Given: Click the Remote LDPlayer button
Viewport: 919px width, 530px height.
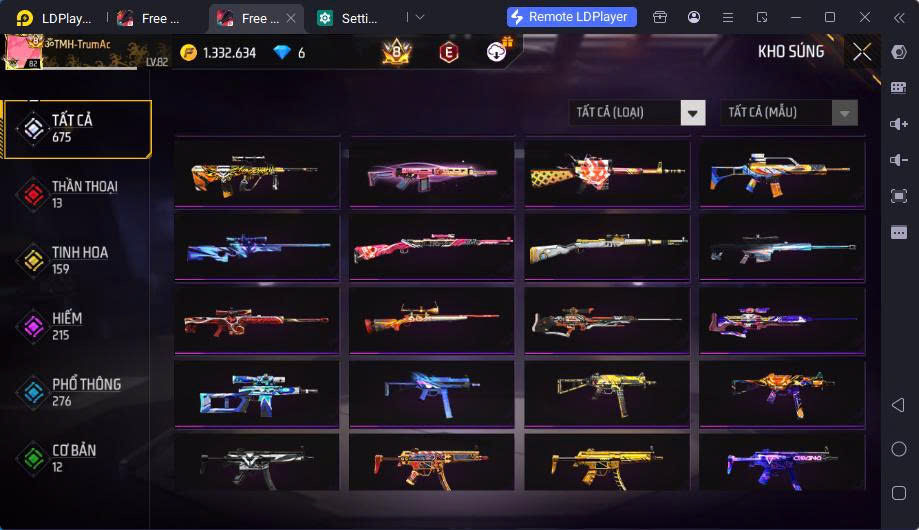Looking at the screenshot, I should [572, 17].
